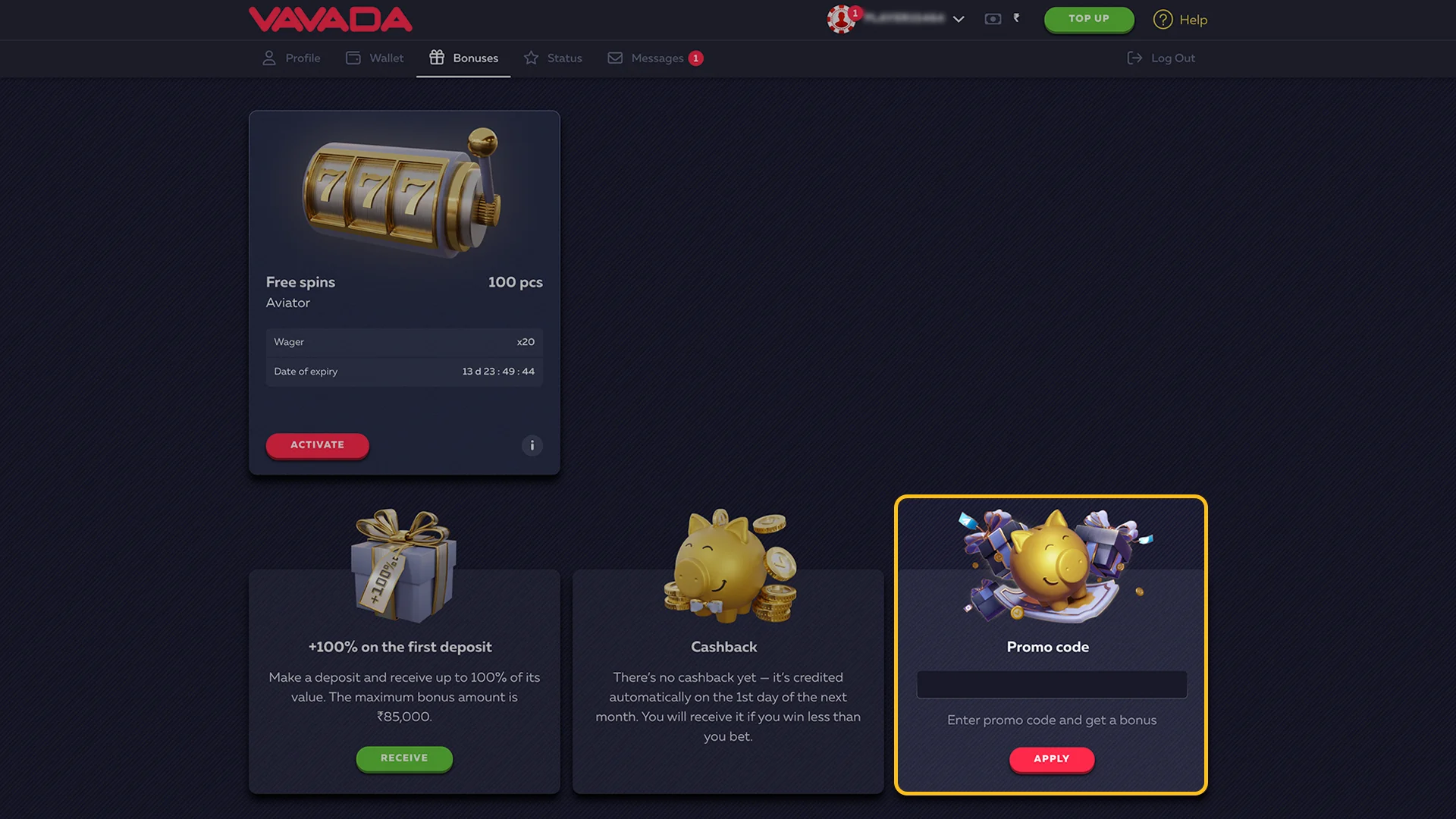Click the Log Out icon
This screenshot has width=1456, height=819.
[1134, 58]
